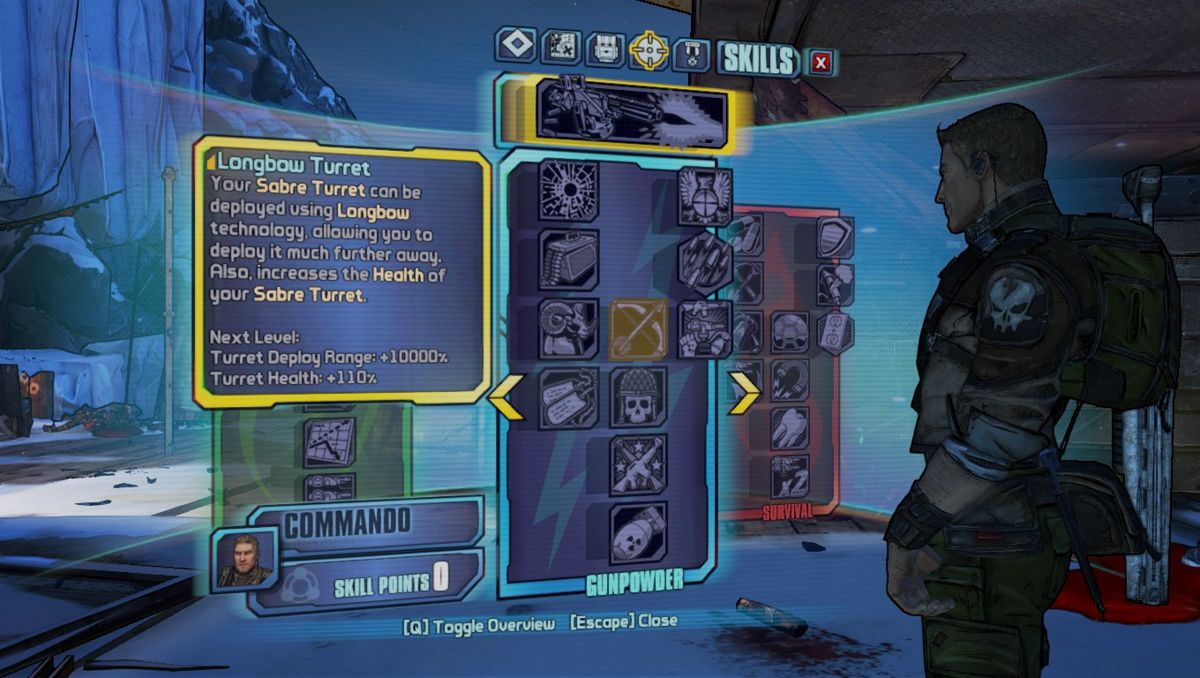Open the diamond missions tab
Screen dimensions: 1200x678
pos(516,45)
